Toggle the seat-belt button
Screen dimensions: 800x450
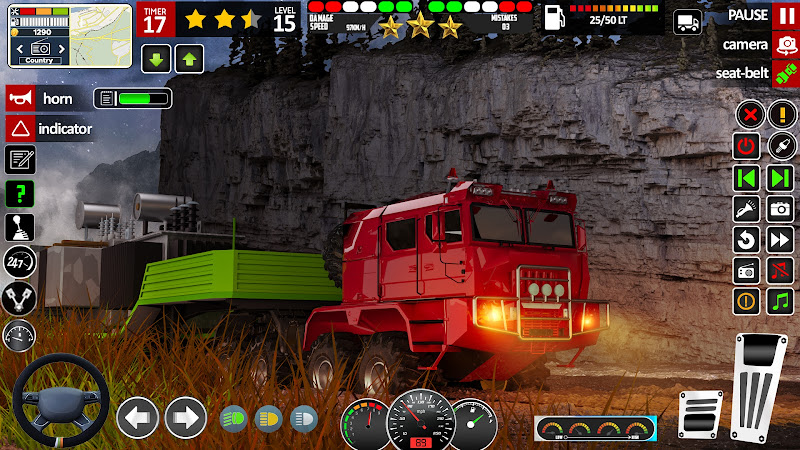click(785, 73)
